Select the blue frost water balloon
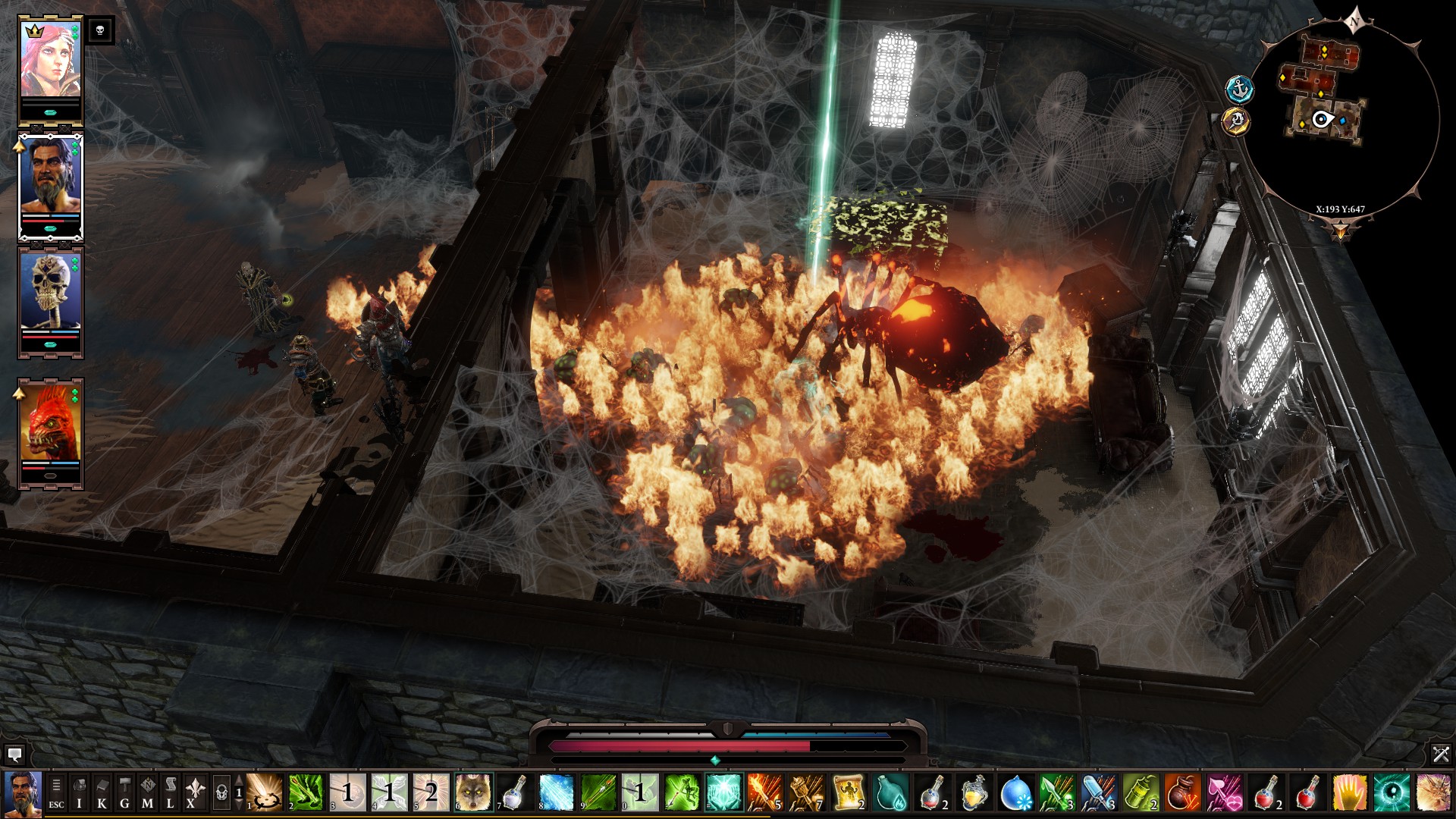1456x819 pixels. tap(1016, 793)
